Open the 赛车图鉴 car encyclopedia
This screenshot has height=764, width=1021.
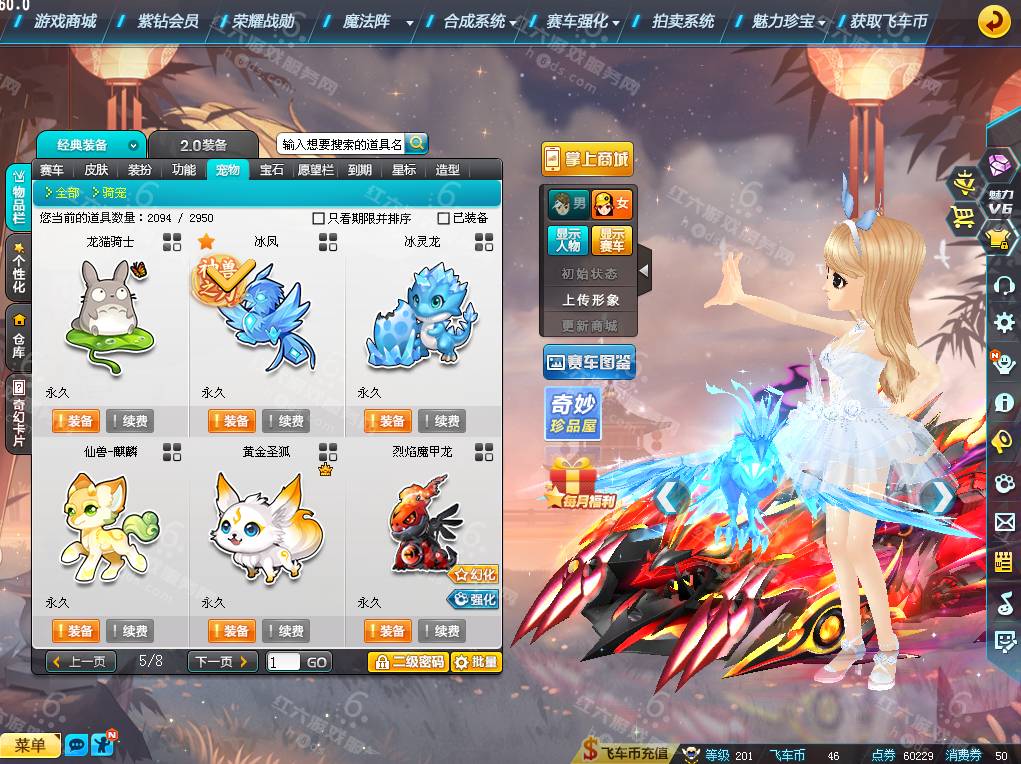click(589, 362)
